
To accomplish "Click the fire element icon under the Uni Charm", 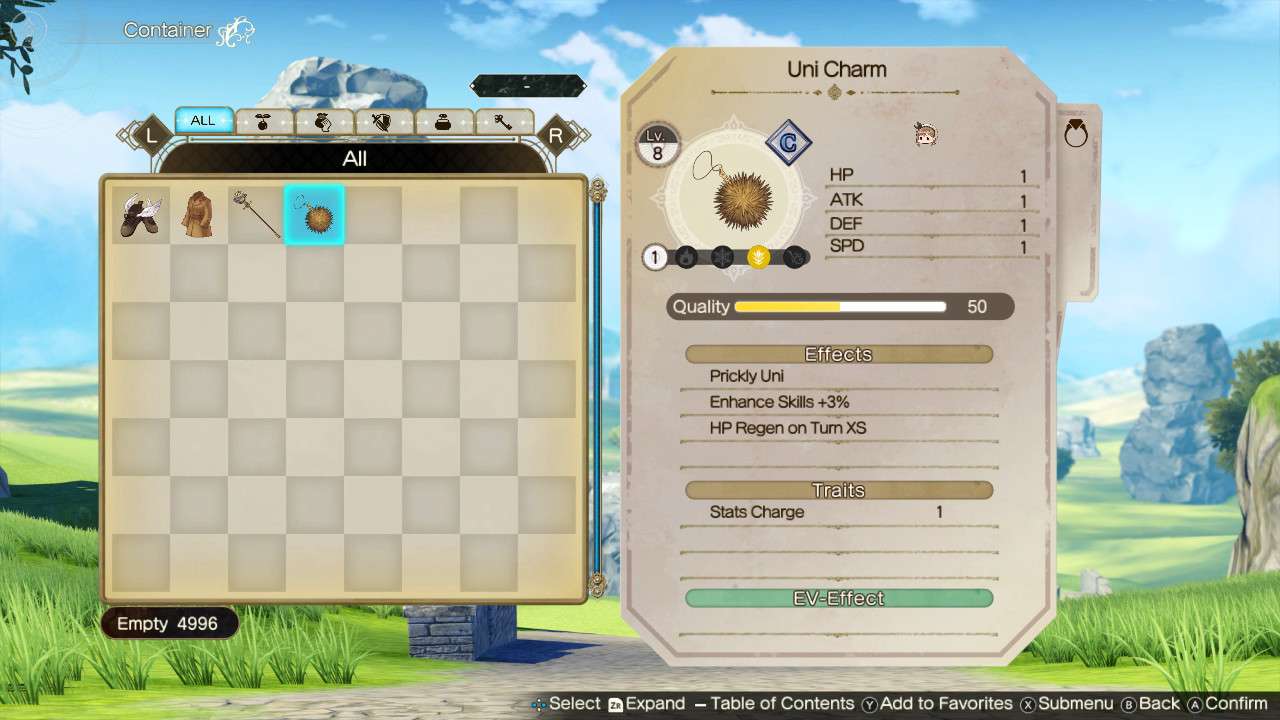I will pyautogui.click(x=686, y=257).
